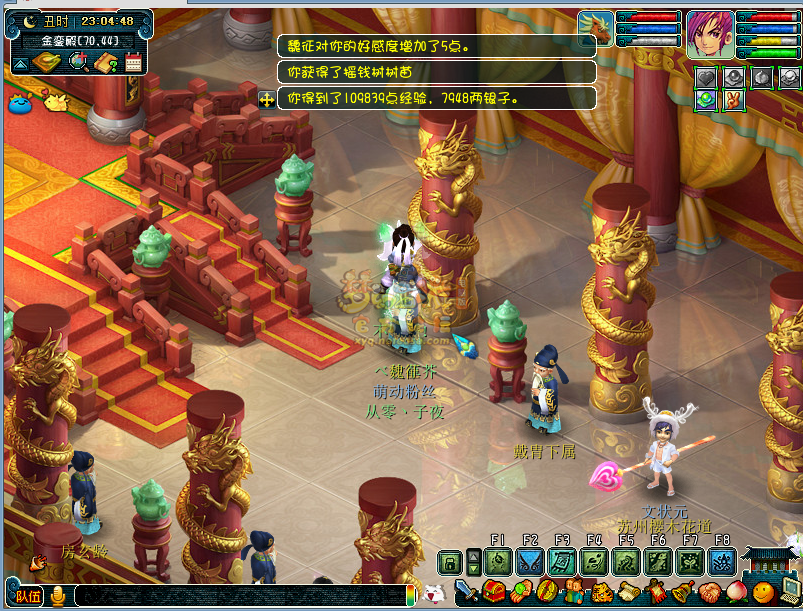Activate the F8 blue skill shortcut
803x611 pixels.
721,562
